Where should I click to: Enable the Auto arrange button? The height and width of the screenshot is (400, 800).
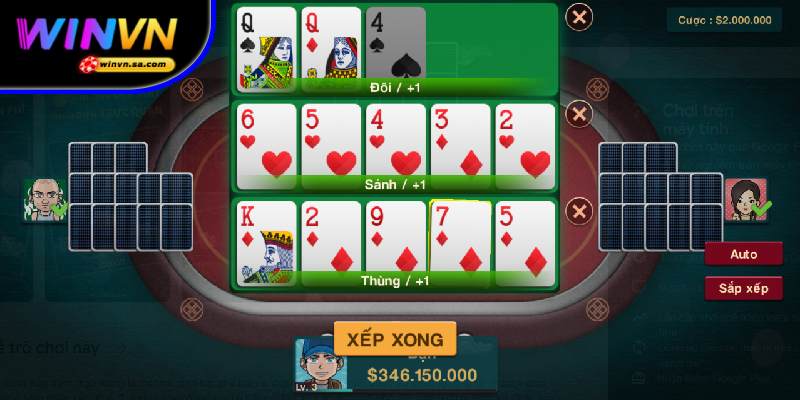click(743, 254)
